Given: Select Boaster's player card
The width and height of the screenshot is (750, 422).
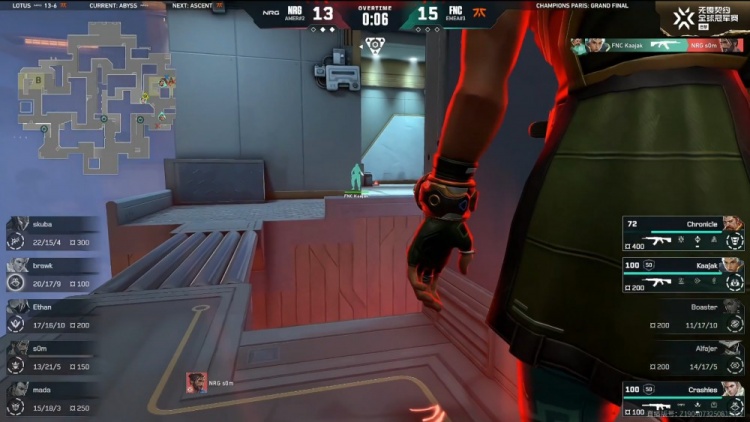Looking at the screenshot, I should [x=690, y=314].
